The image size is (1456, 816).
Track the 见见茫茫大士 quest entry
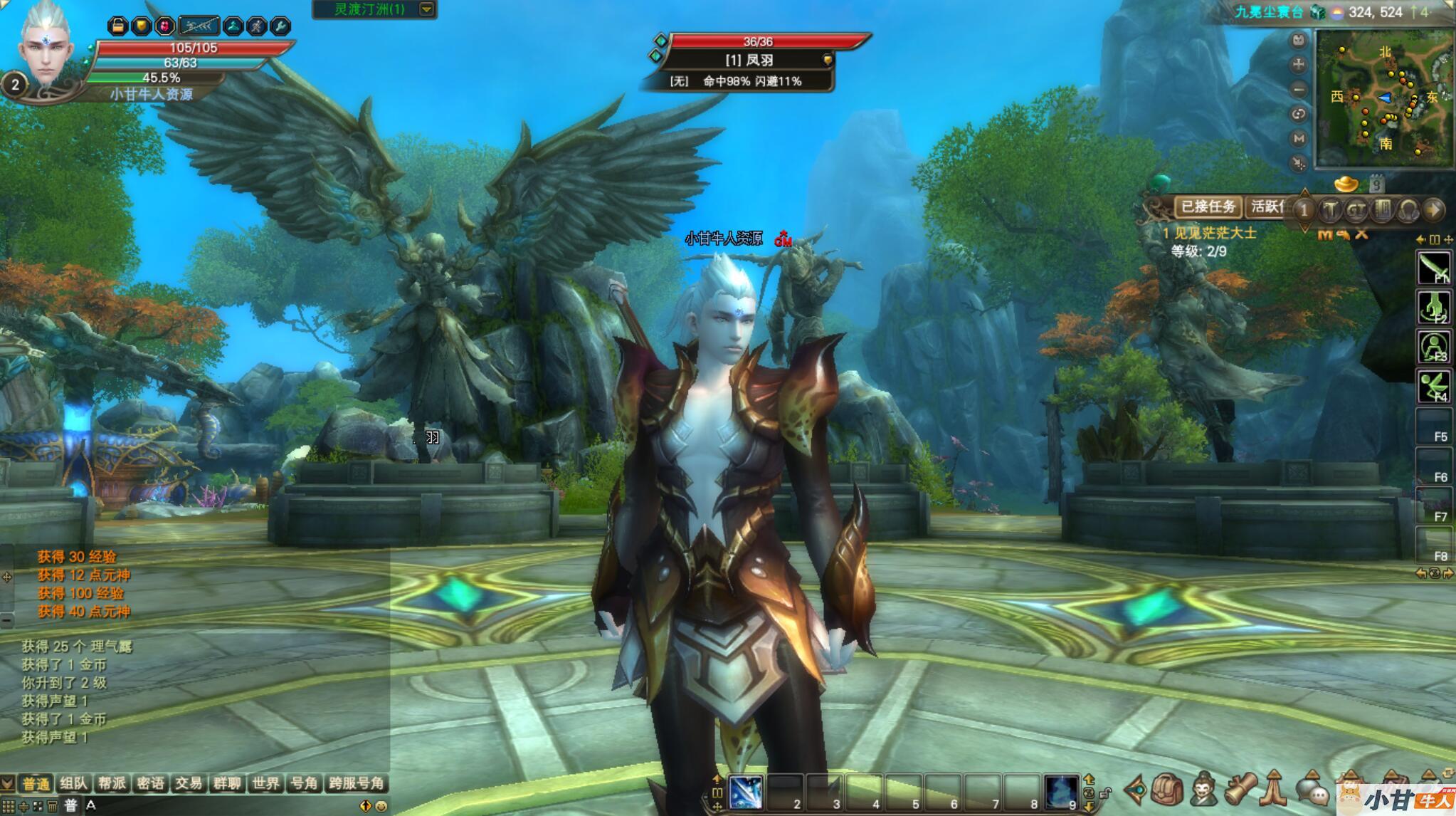point(1209,233)
